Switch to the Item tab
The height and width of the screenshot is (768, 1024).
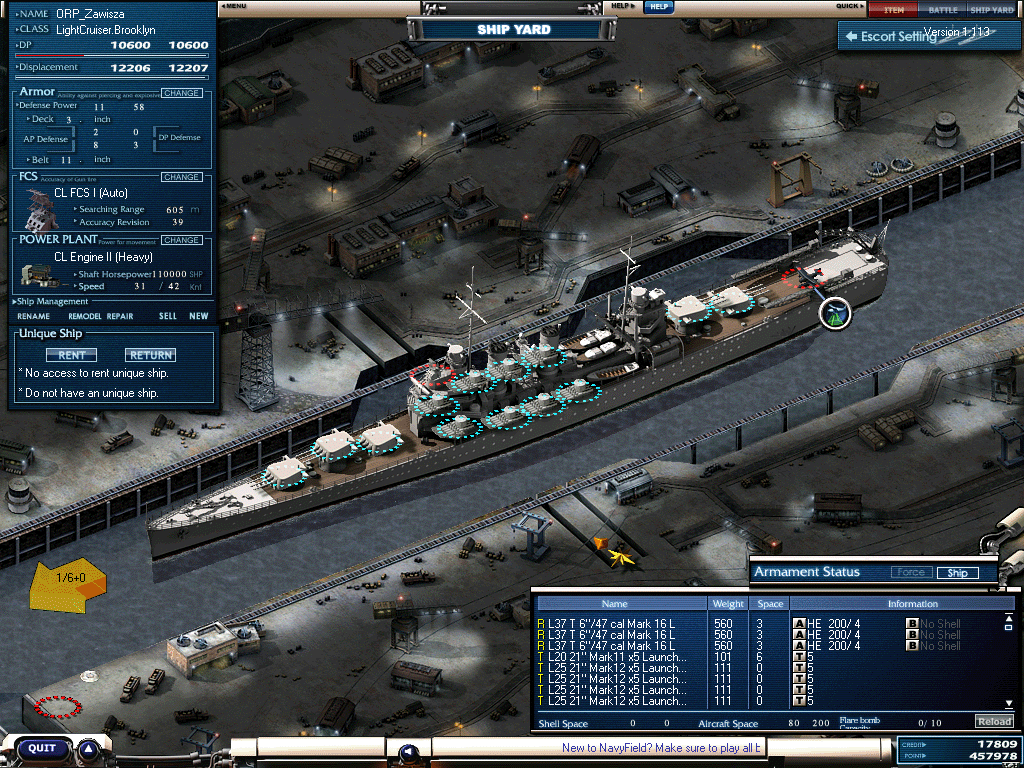click(893, 10)
